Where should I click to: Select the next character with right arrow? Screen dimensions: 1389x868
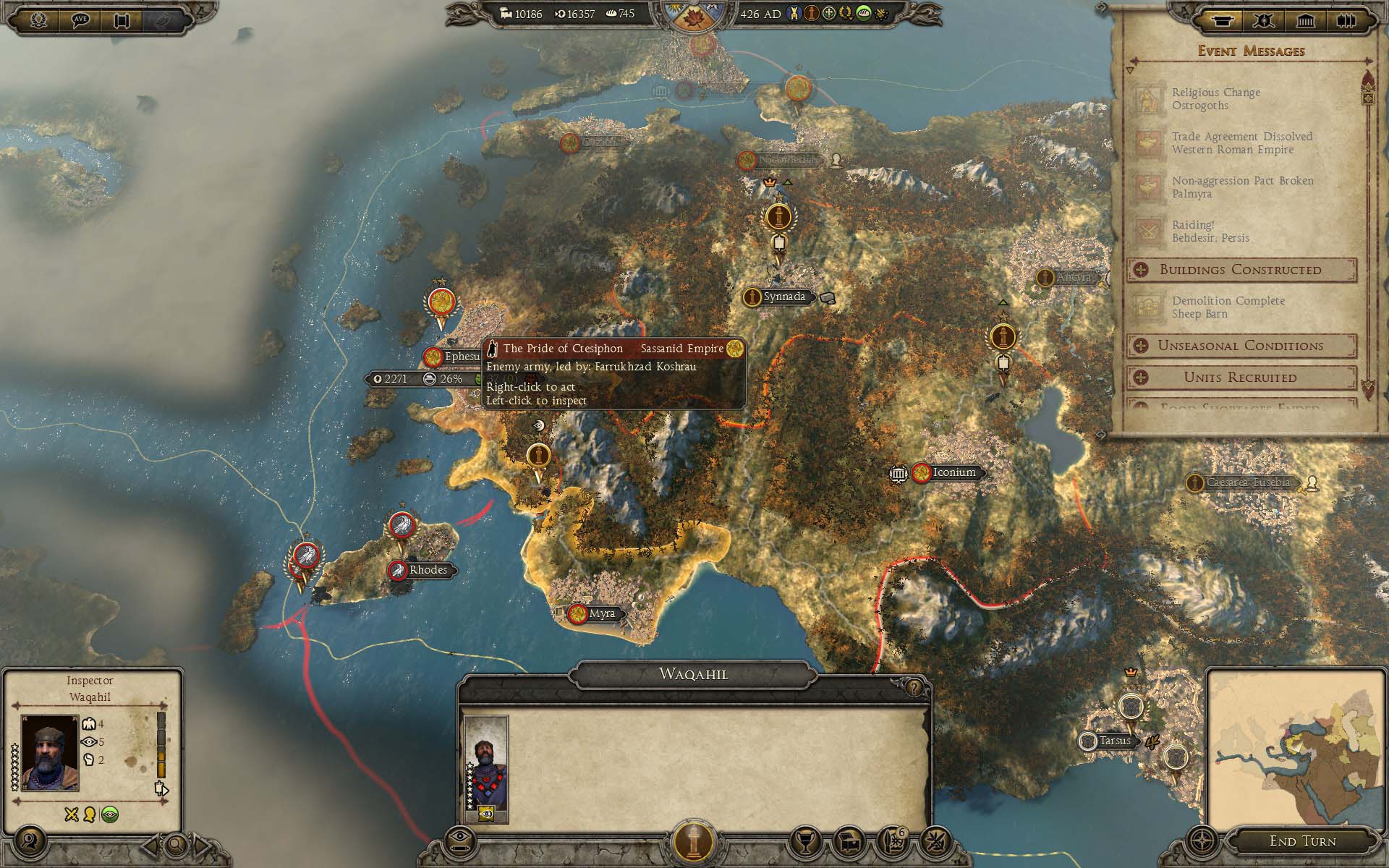(202, 843)
